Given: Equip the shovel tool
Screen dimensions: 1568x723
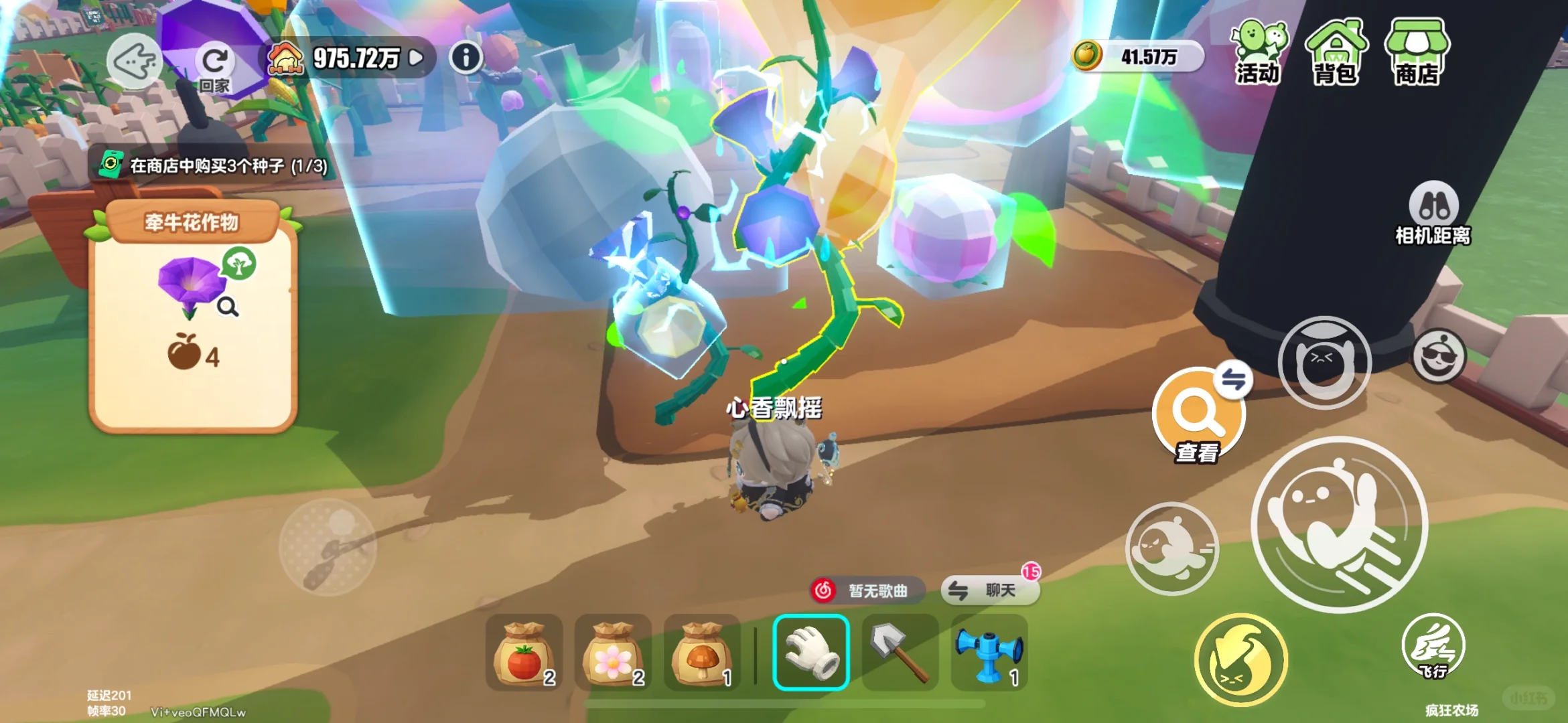Looking at the screenshot, I should pyautogui.click(x=900, y=652).
